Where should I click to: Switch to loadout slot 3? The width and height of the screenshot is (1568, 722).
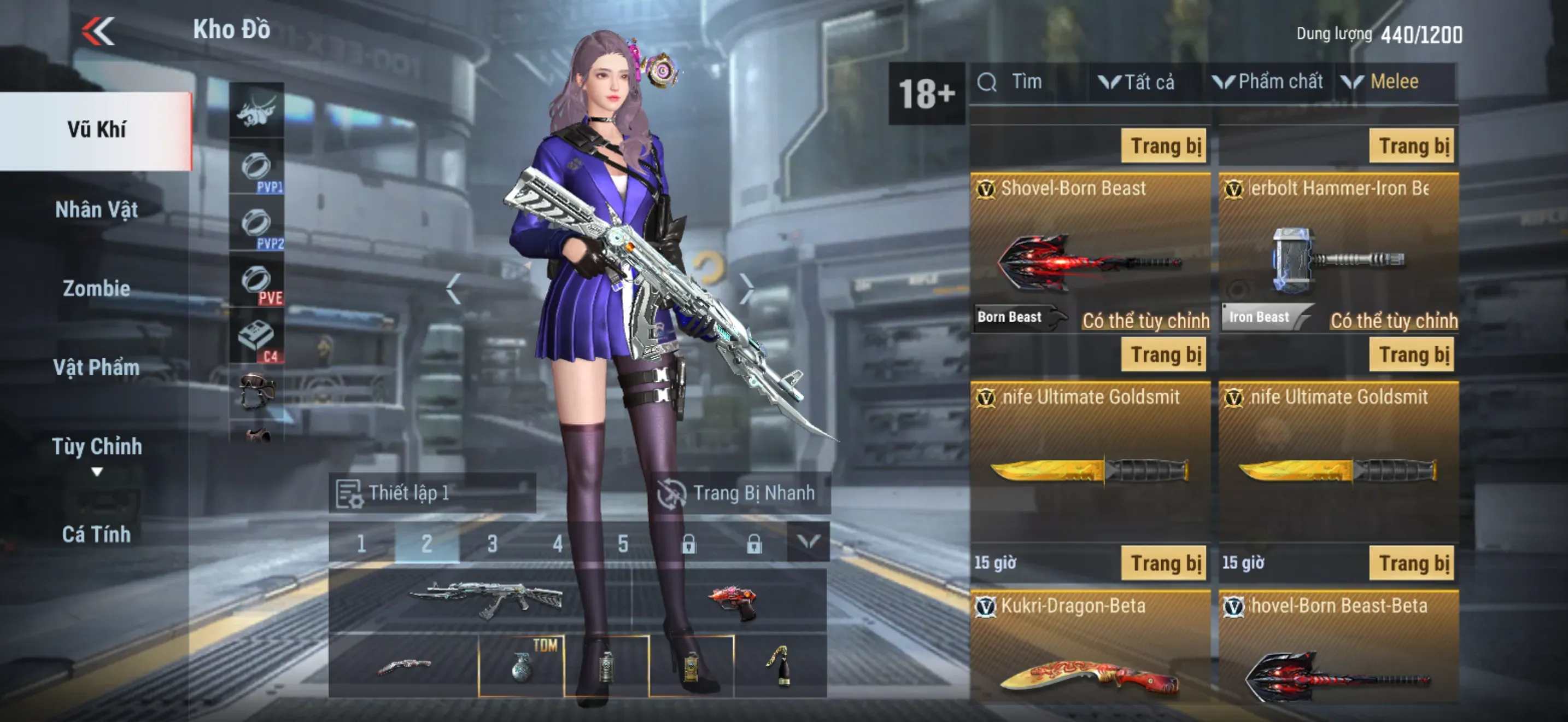492,543
